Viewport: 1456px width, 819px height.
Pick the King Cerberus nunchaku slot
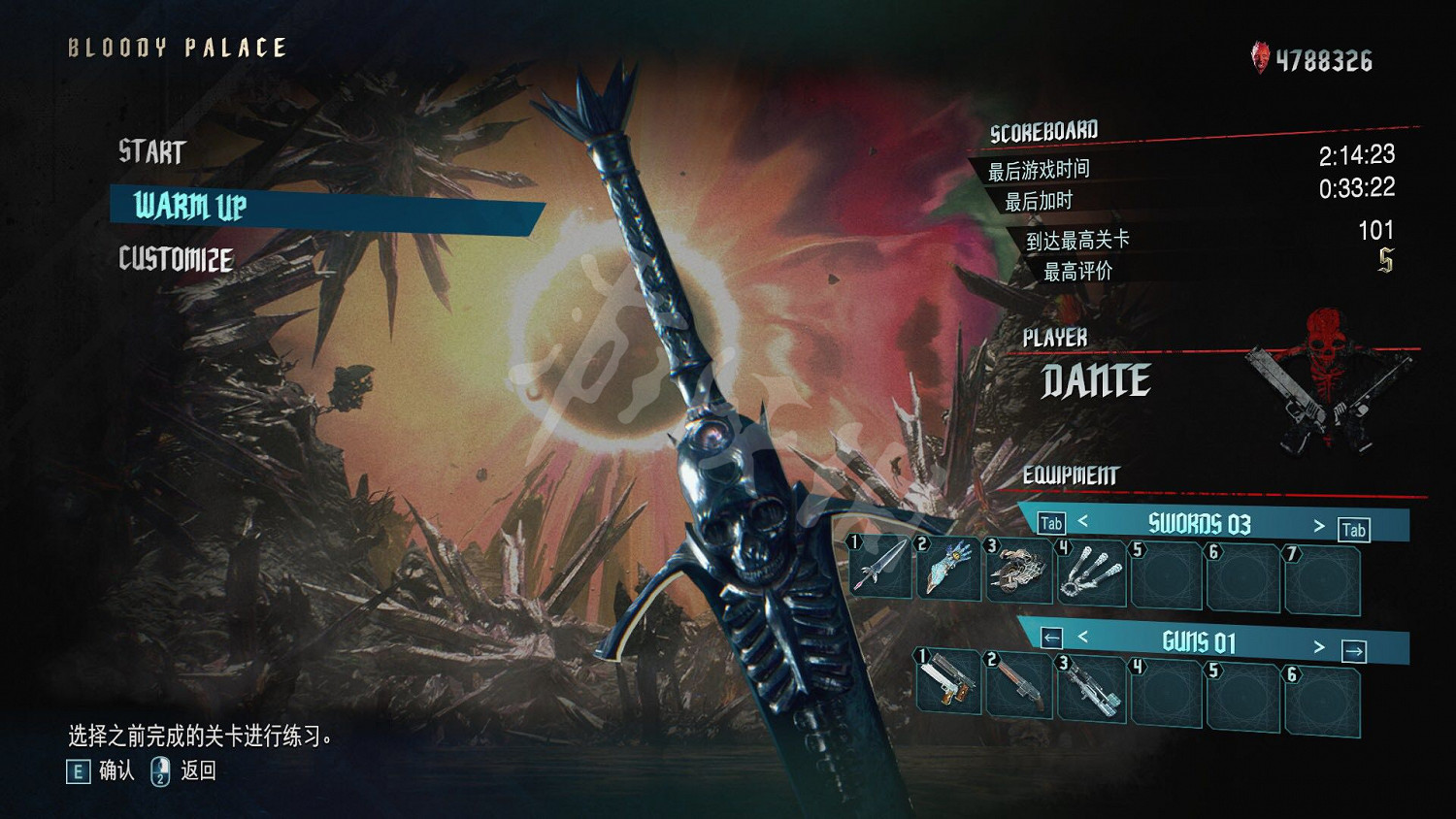[1091, 574]
